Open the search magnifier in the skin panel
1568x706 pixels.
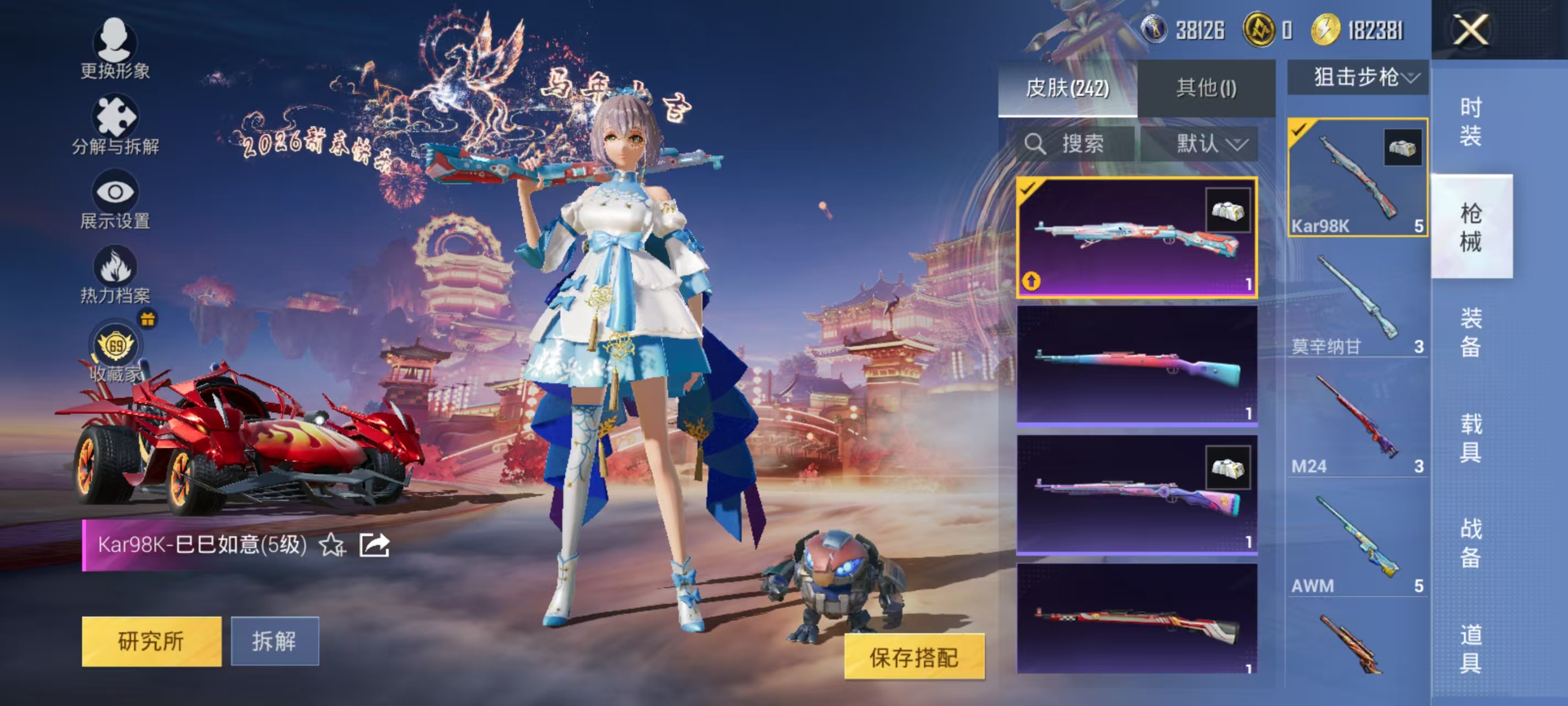coord(1037,144)
